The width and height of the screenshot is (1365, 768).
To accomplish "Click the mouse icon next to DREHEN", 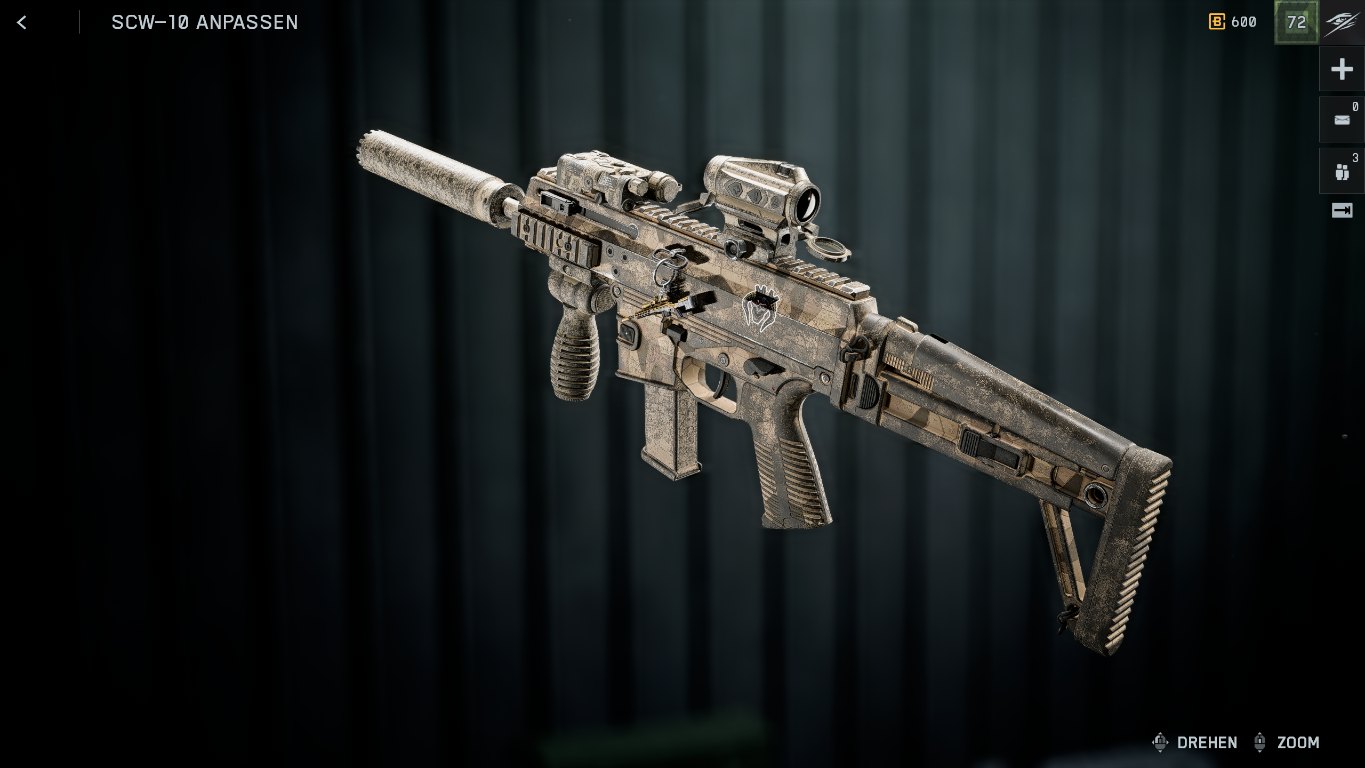I will coord(1160,743).
